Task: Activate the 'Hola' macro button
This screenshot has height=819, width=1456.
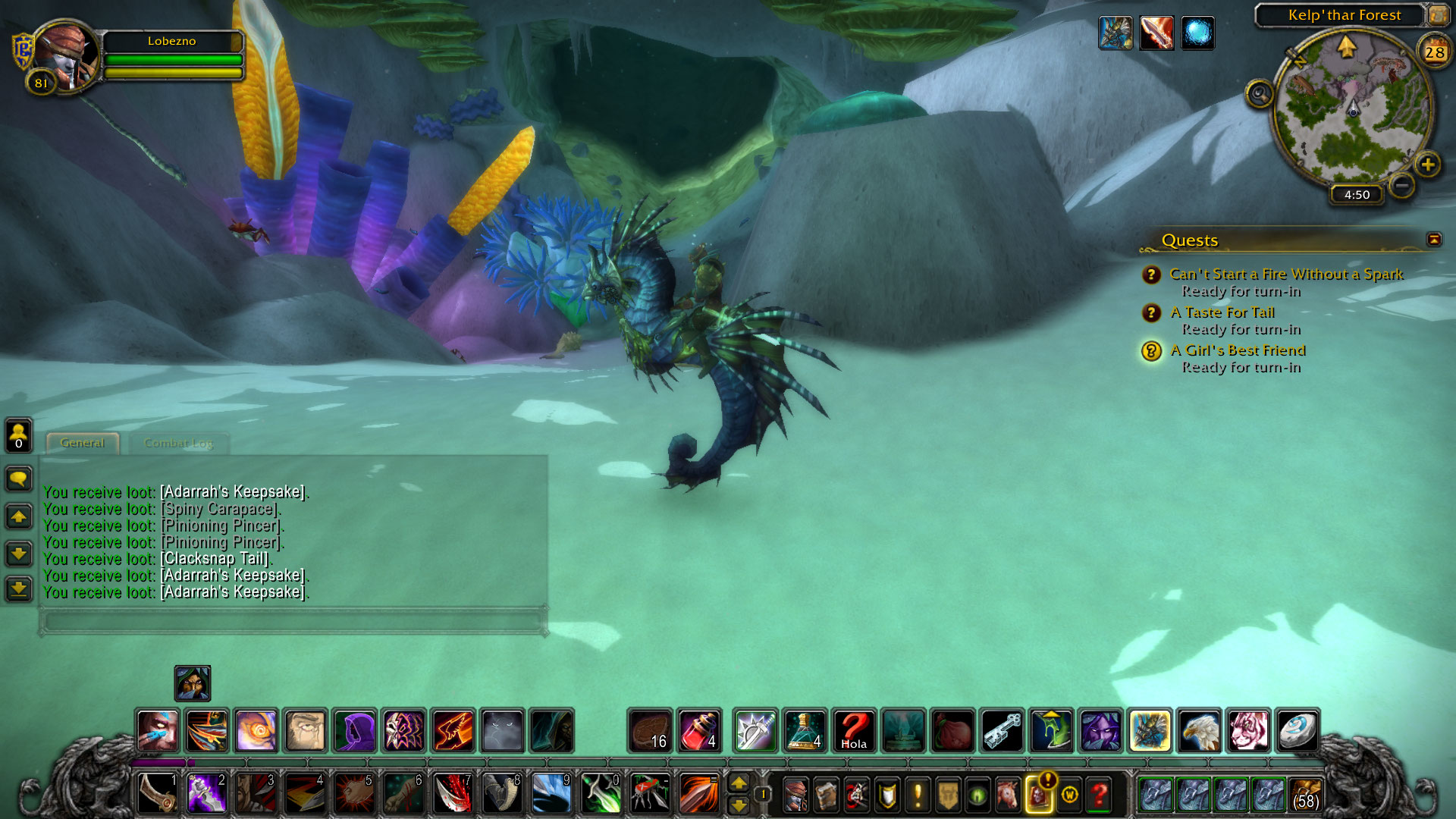Action: (x=854, y=730)
